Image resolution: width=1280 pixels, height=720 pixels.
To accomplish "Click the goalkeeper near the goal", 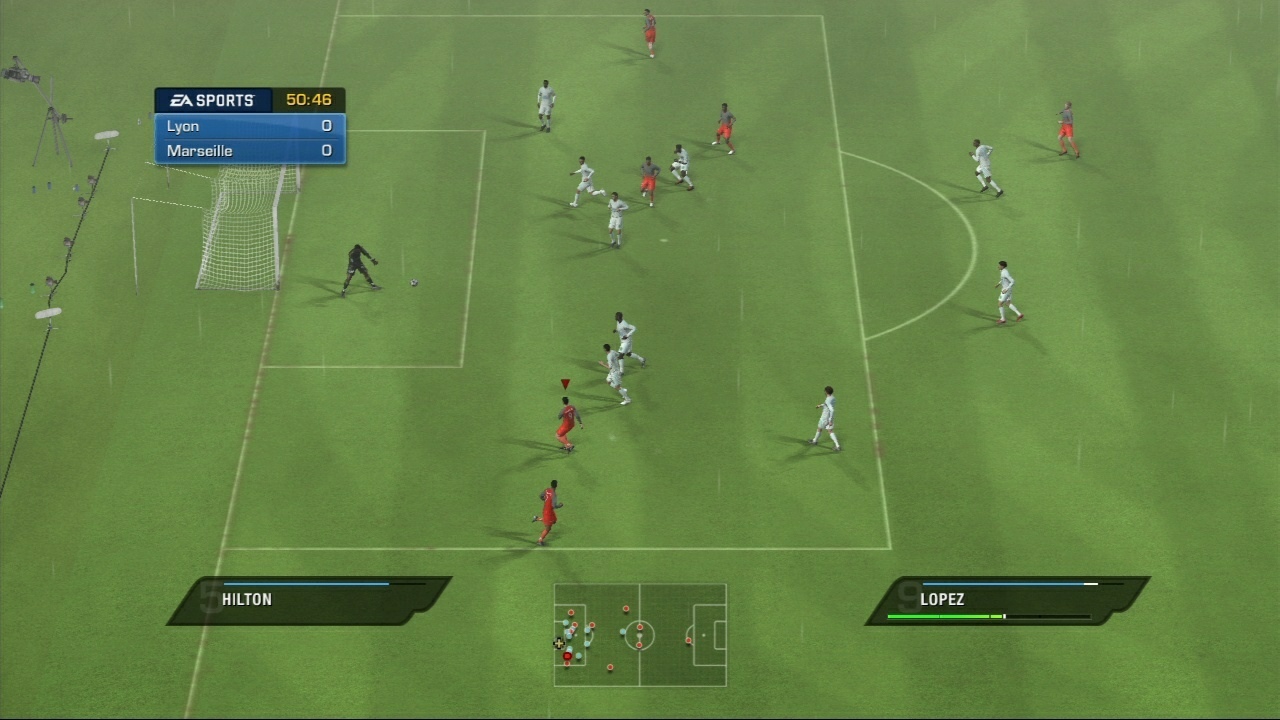I will point(360,270).
